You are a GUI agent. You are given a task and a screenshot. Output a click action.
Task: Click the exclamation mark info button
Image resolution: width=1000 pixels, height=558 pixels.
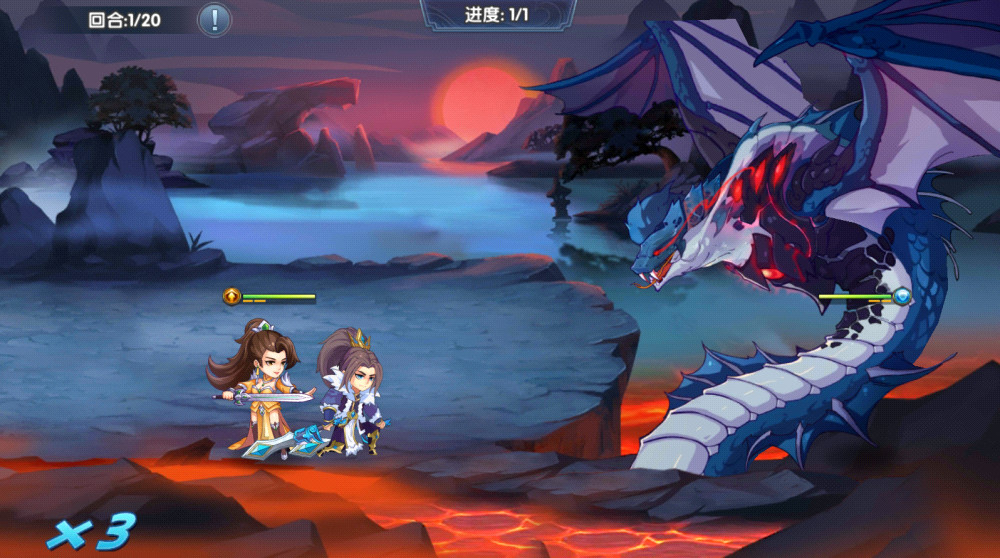click(214, 19)
